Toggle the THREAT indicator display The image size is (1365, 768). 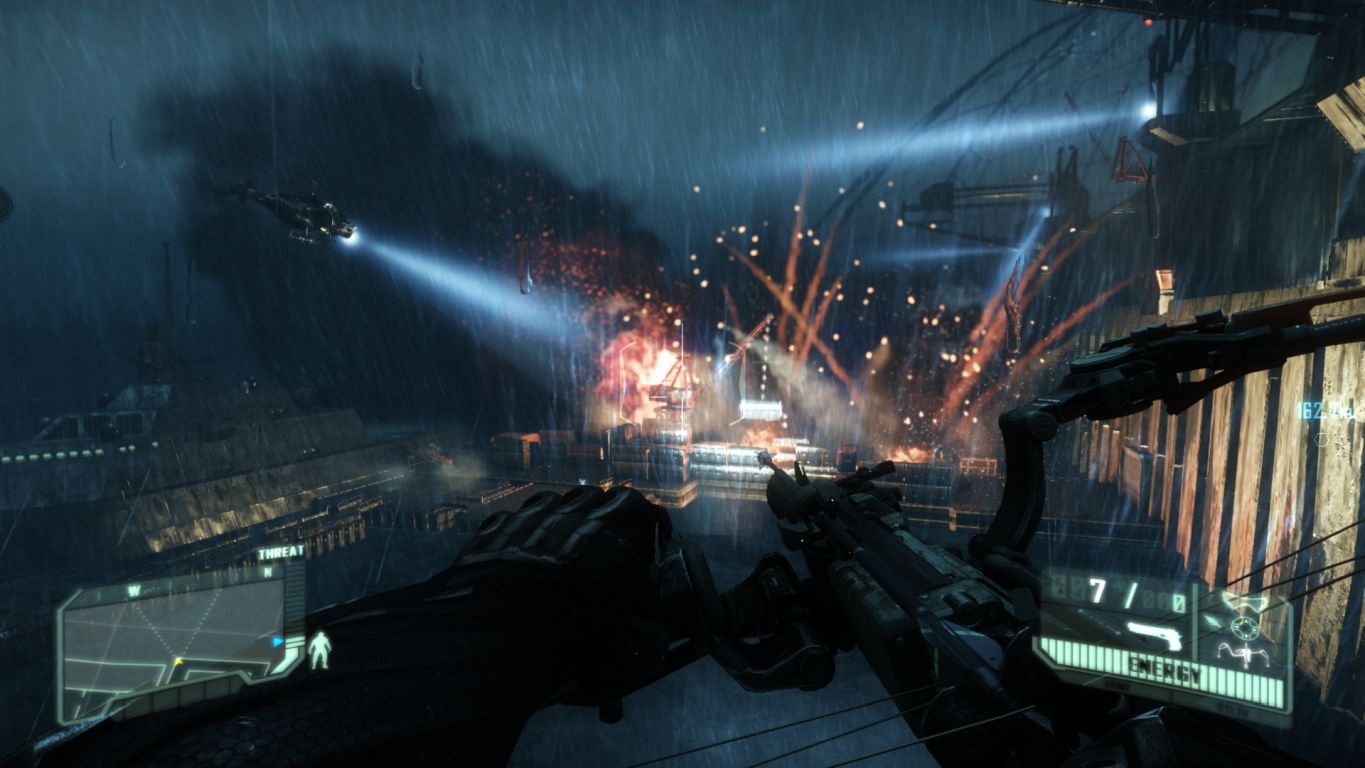pos(282,551)
